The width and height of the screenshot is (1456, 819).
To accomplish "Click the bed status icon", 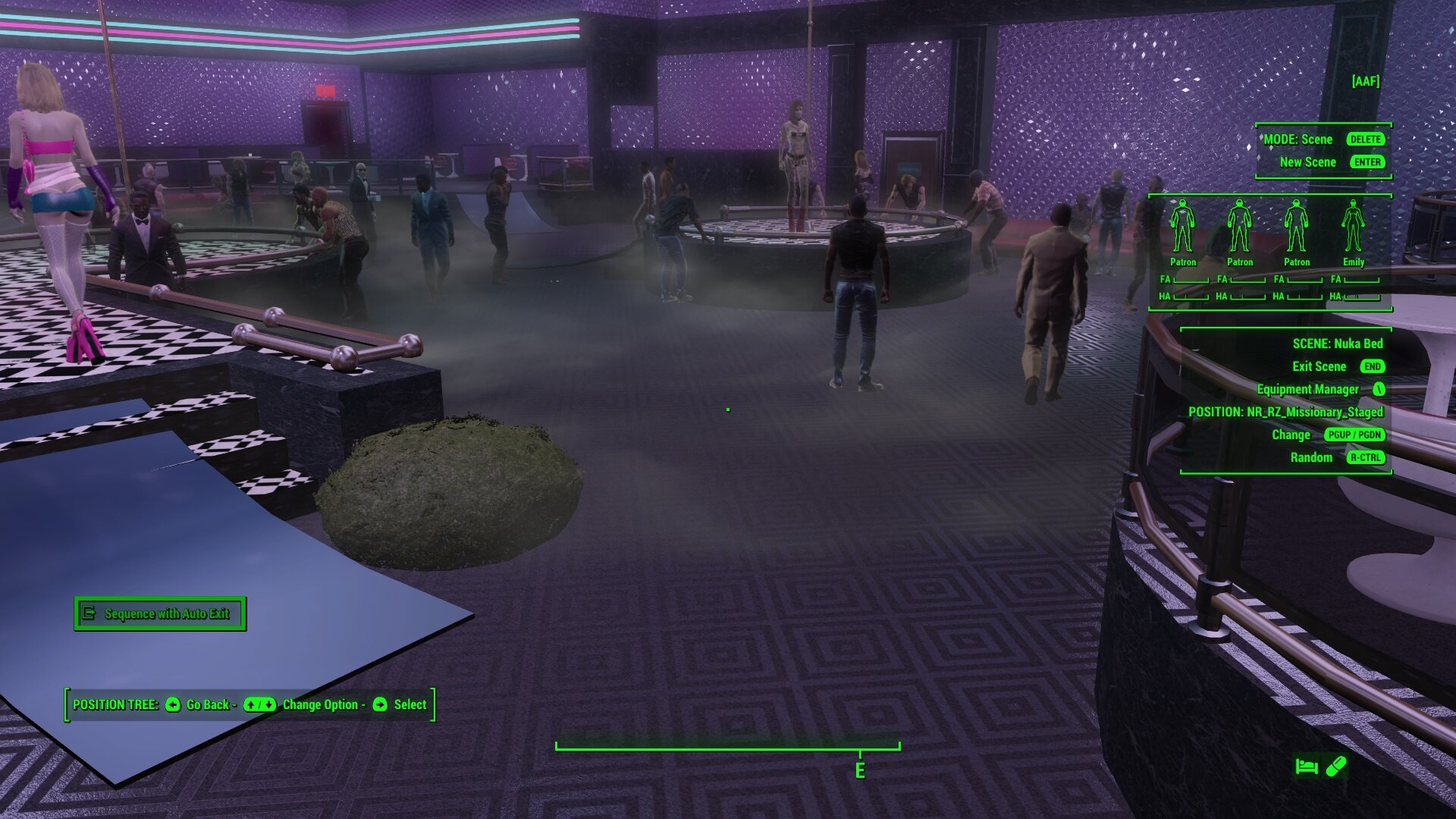I will click(x=1306, y=767).
